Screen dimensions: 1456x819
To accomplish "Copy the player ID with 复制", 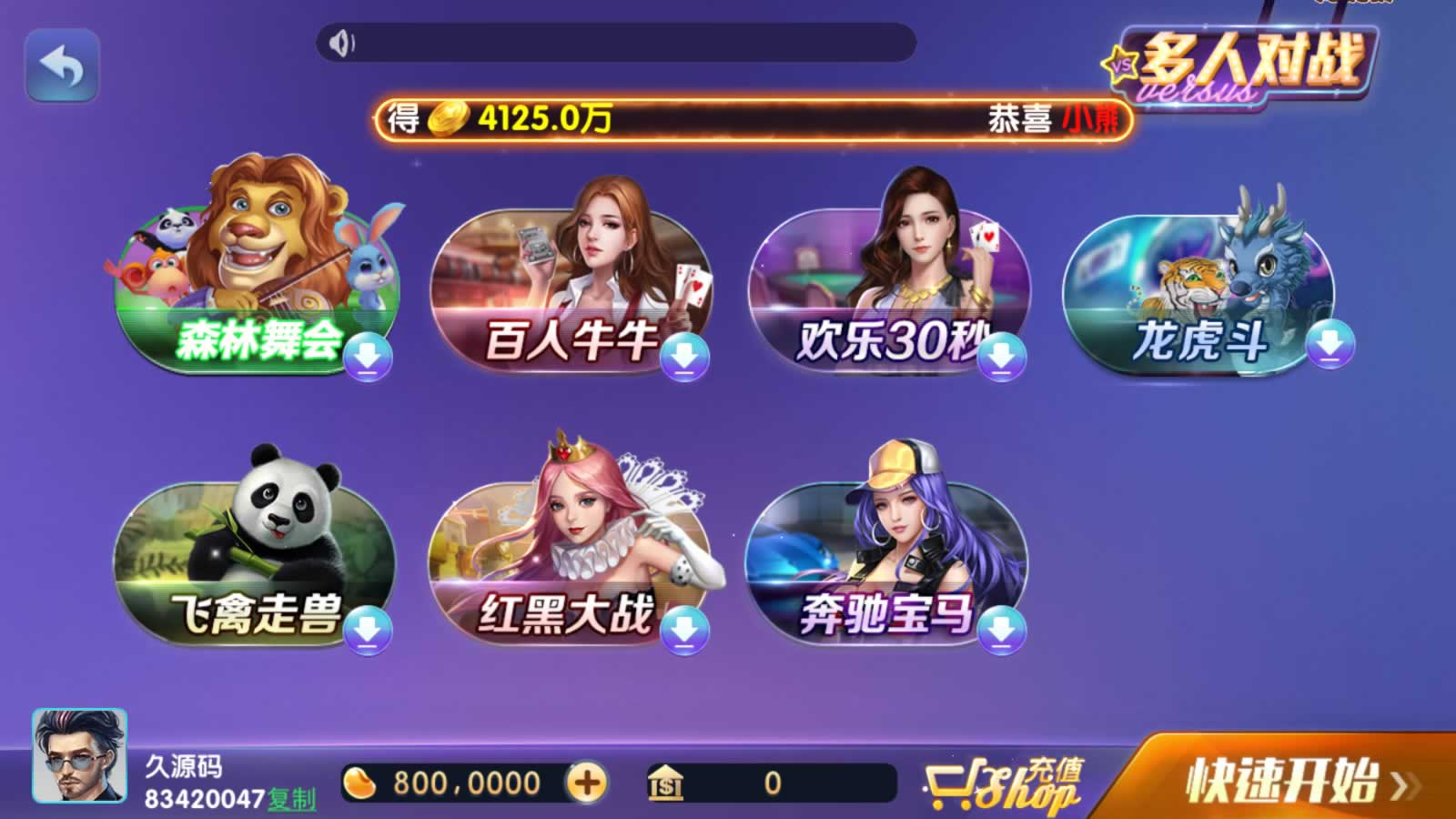I will [x=292, y=799].
